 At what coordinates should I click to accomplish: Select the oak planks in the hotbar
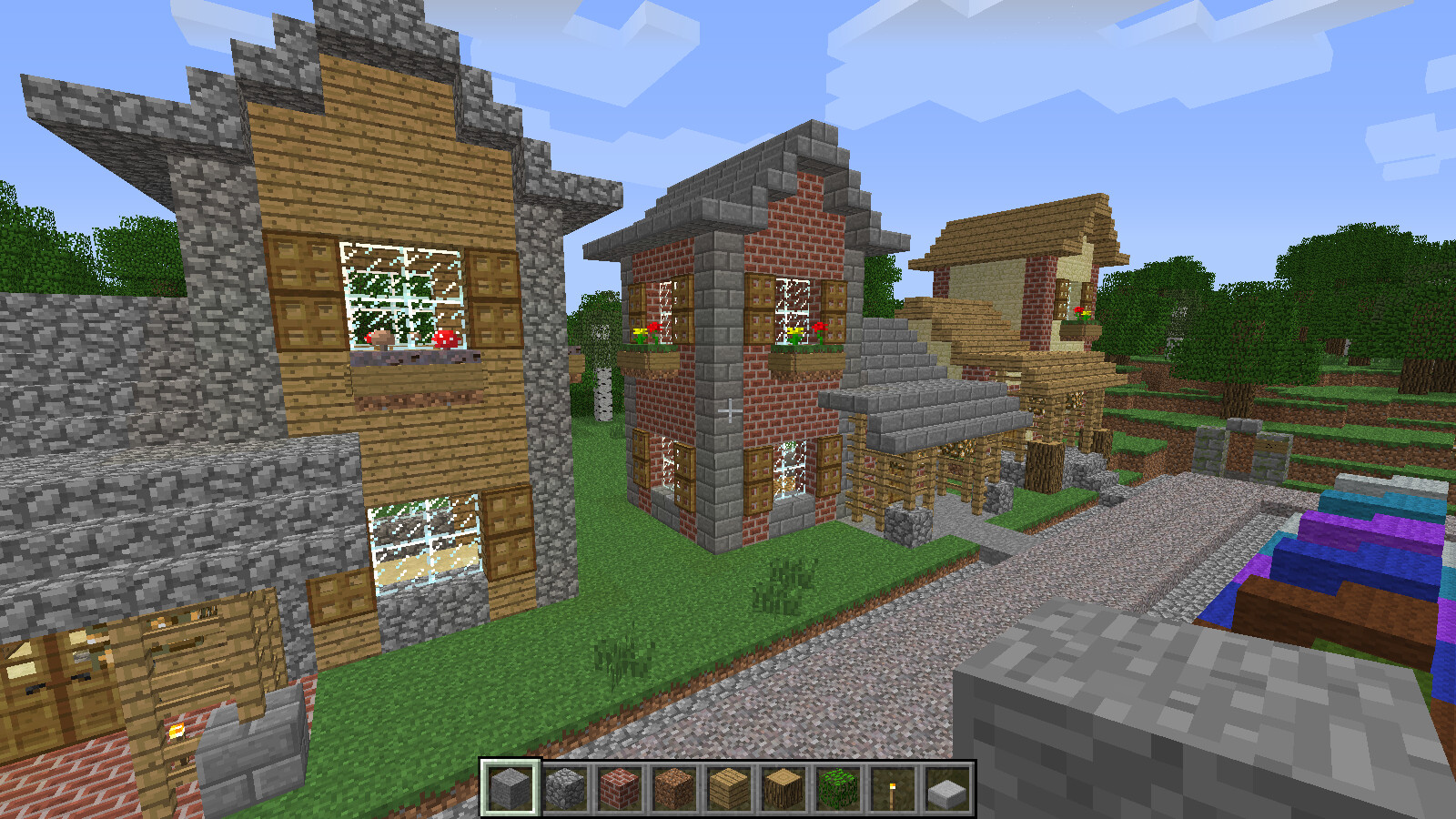tap(726, 787)
